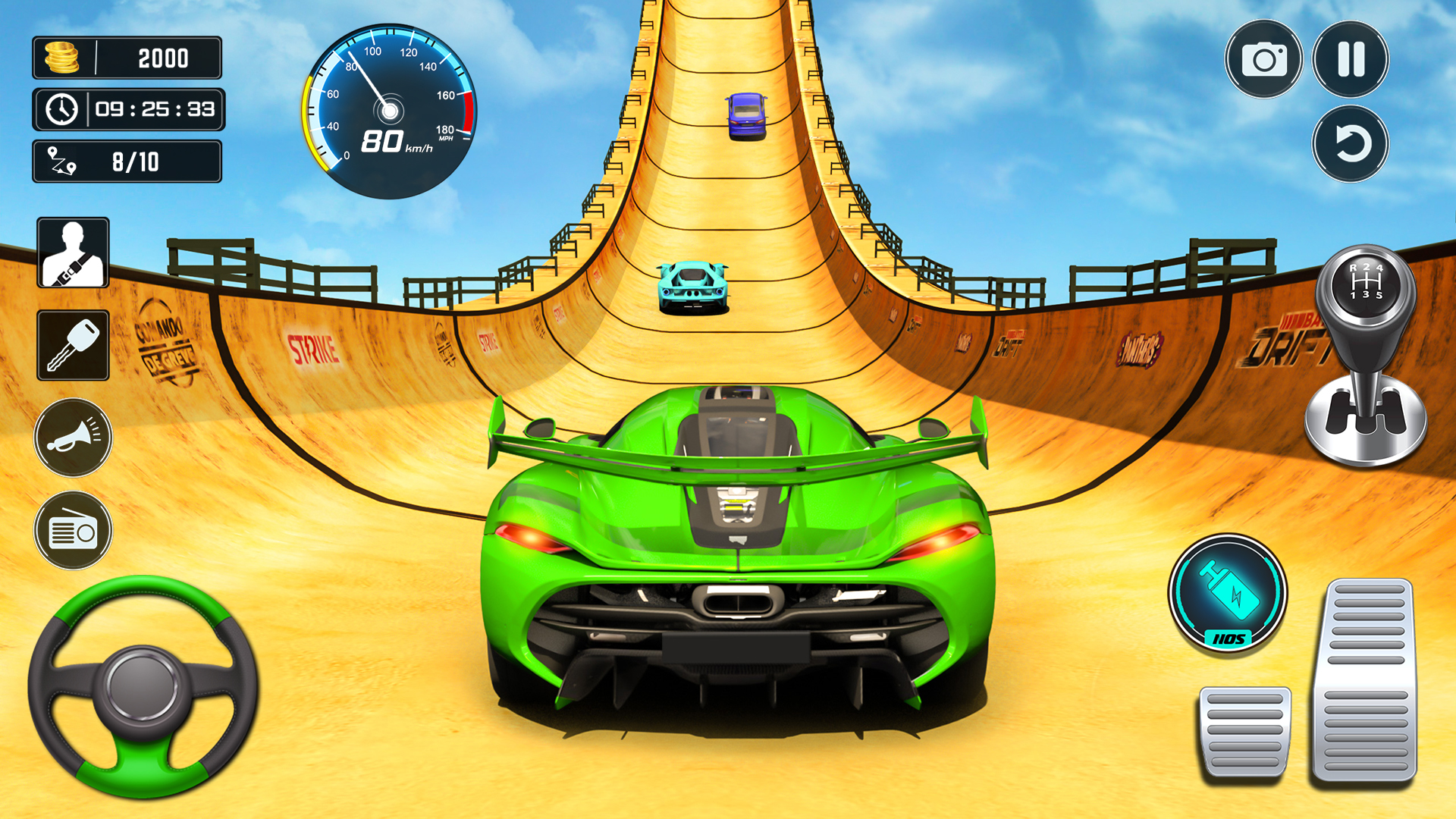Open the coins balance showing 2000
1456x819 pixels.
point(127,58)
